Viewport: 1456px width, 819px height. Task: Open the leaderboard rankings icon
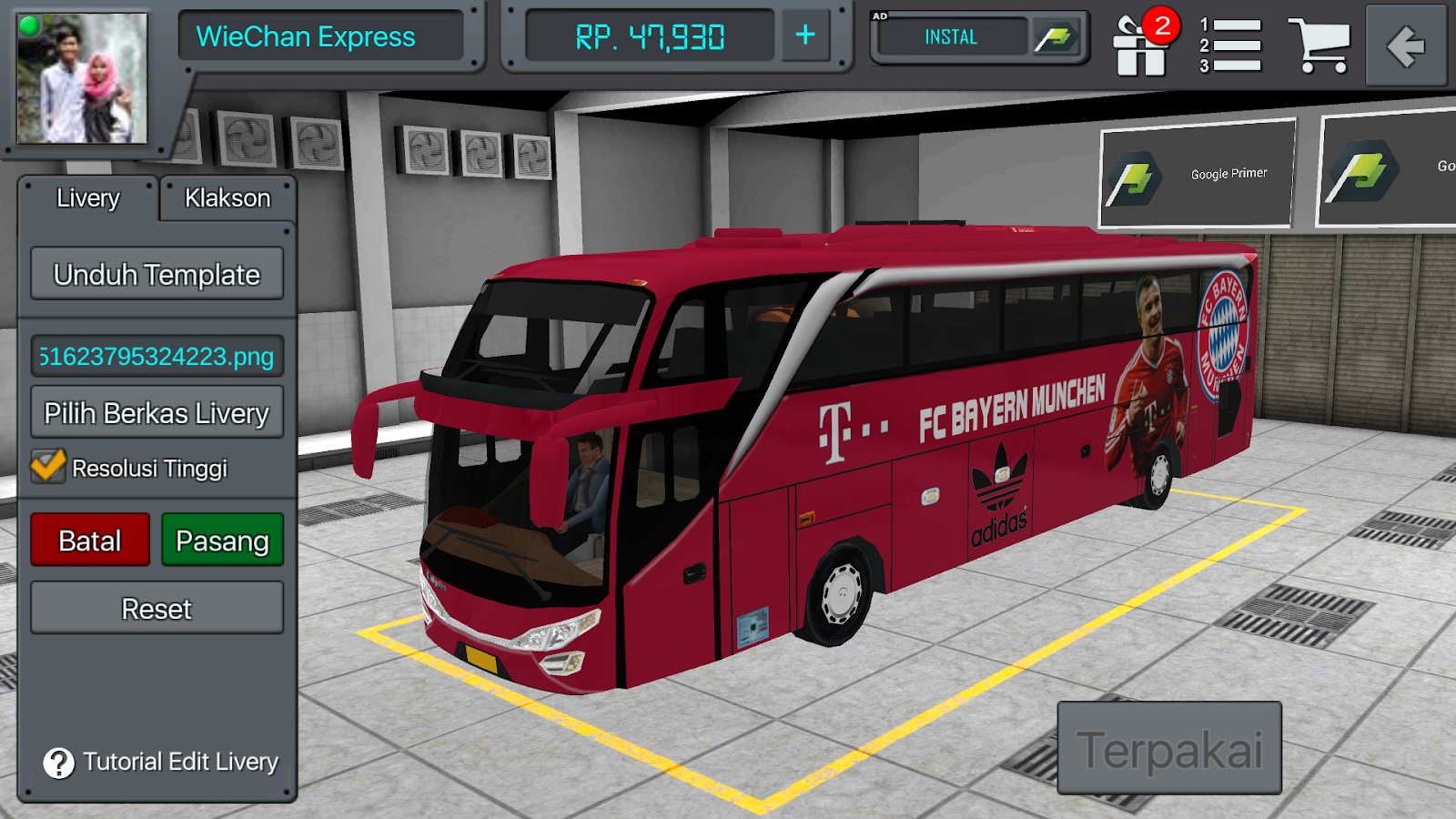[1230, 45]
